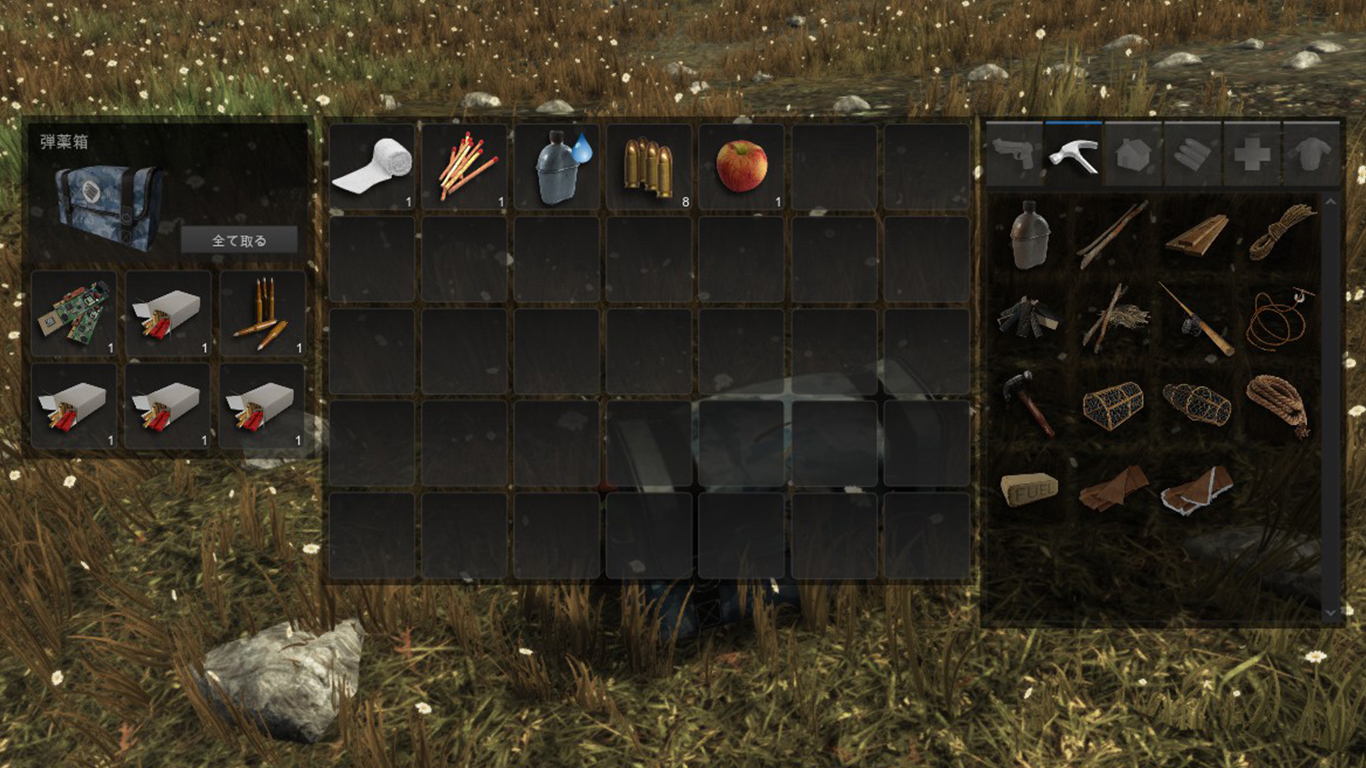Image resolution: width=1366 pixels, height=768 pixels.
Task: Take the circuit boards from the ammo crate
Action: tap(74, 313)
